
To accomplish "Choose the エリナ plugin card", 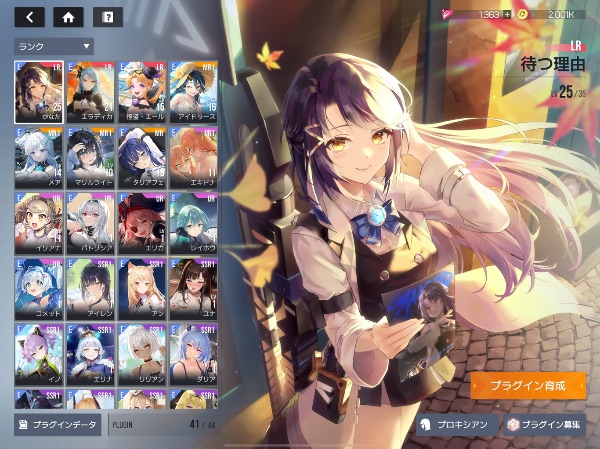I will click(x=91, y=353).
